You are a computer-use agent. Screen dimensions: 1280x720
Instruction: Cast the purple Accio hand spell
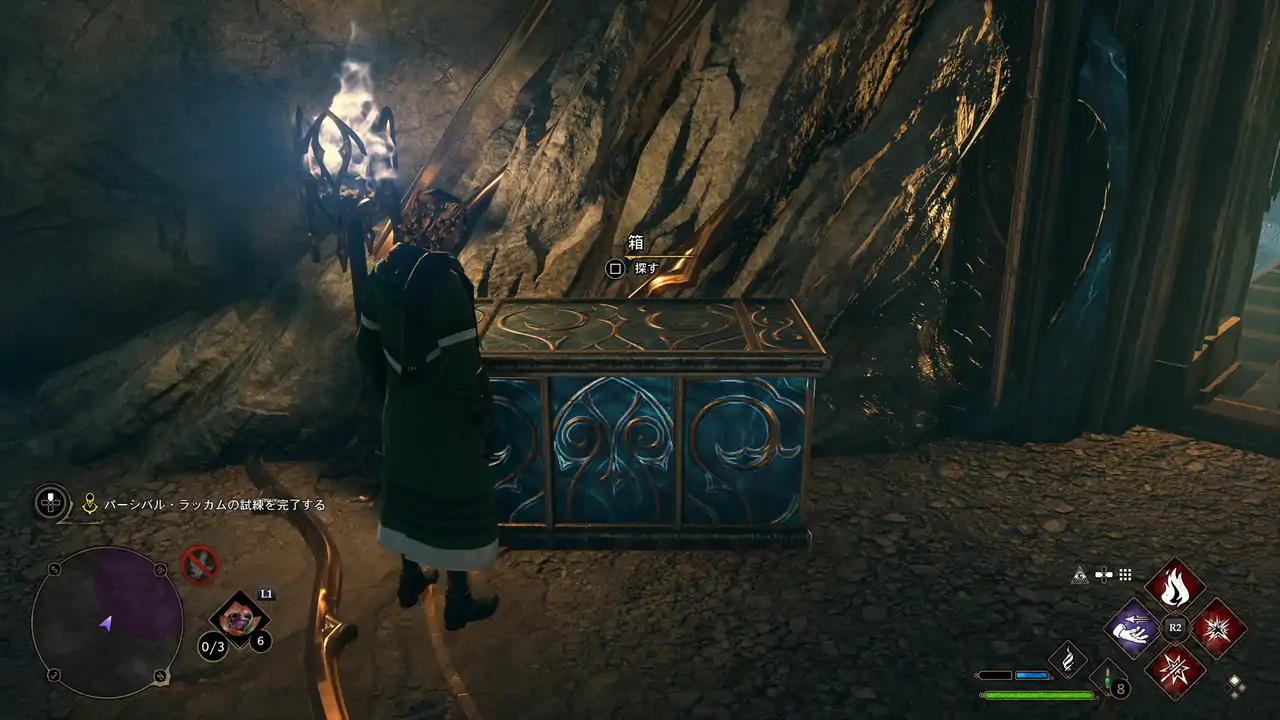click(x=1131, y=628)
